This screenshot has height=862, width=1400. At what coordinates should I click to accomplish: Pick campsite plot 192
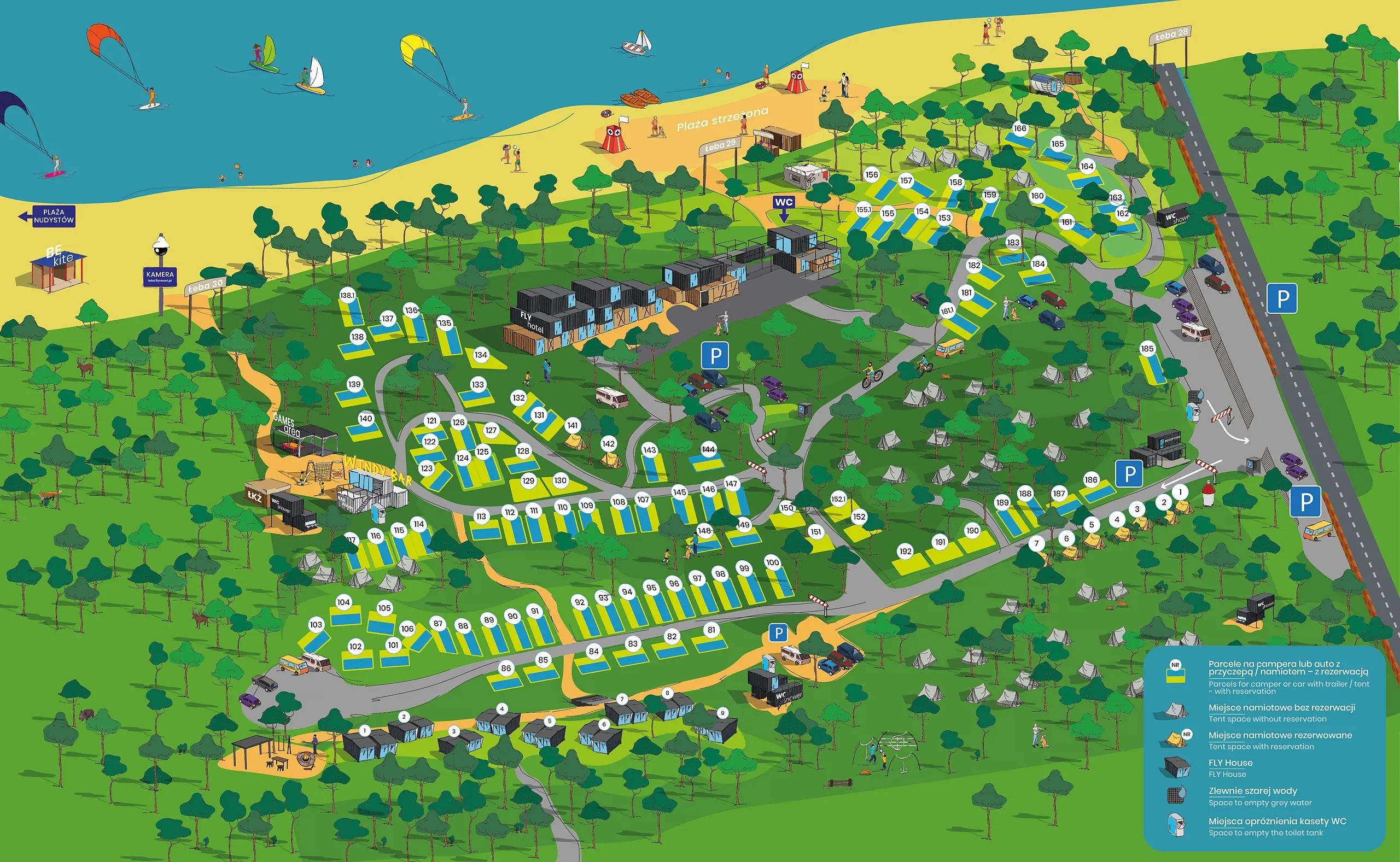point(905,552)
